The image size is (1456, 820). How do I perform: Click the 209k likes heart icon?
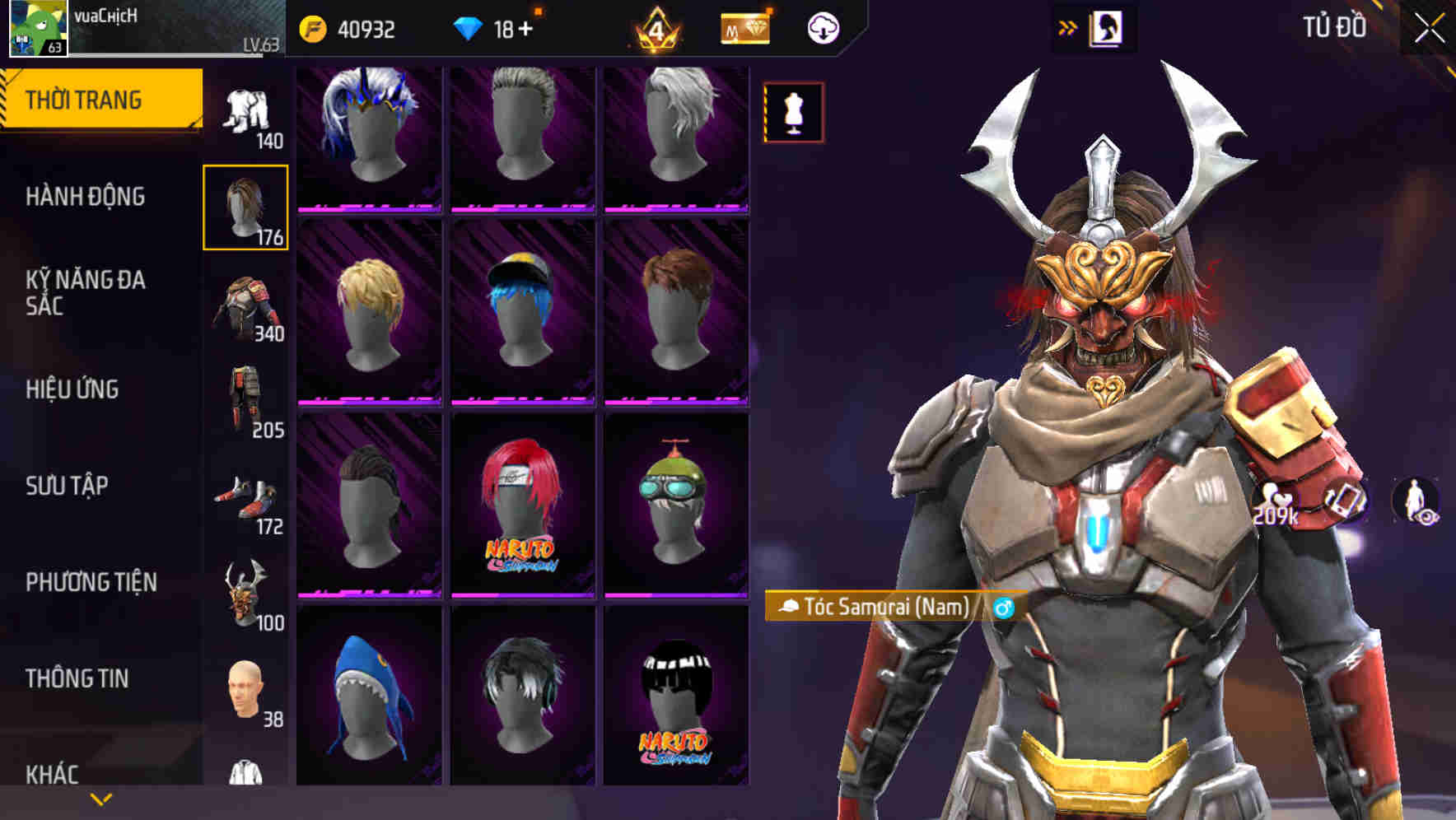pyautogui.click(x=1273, y=500)
